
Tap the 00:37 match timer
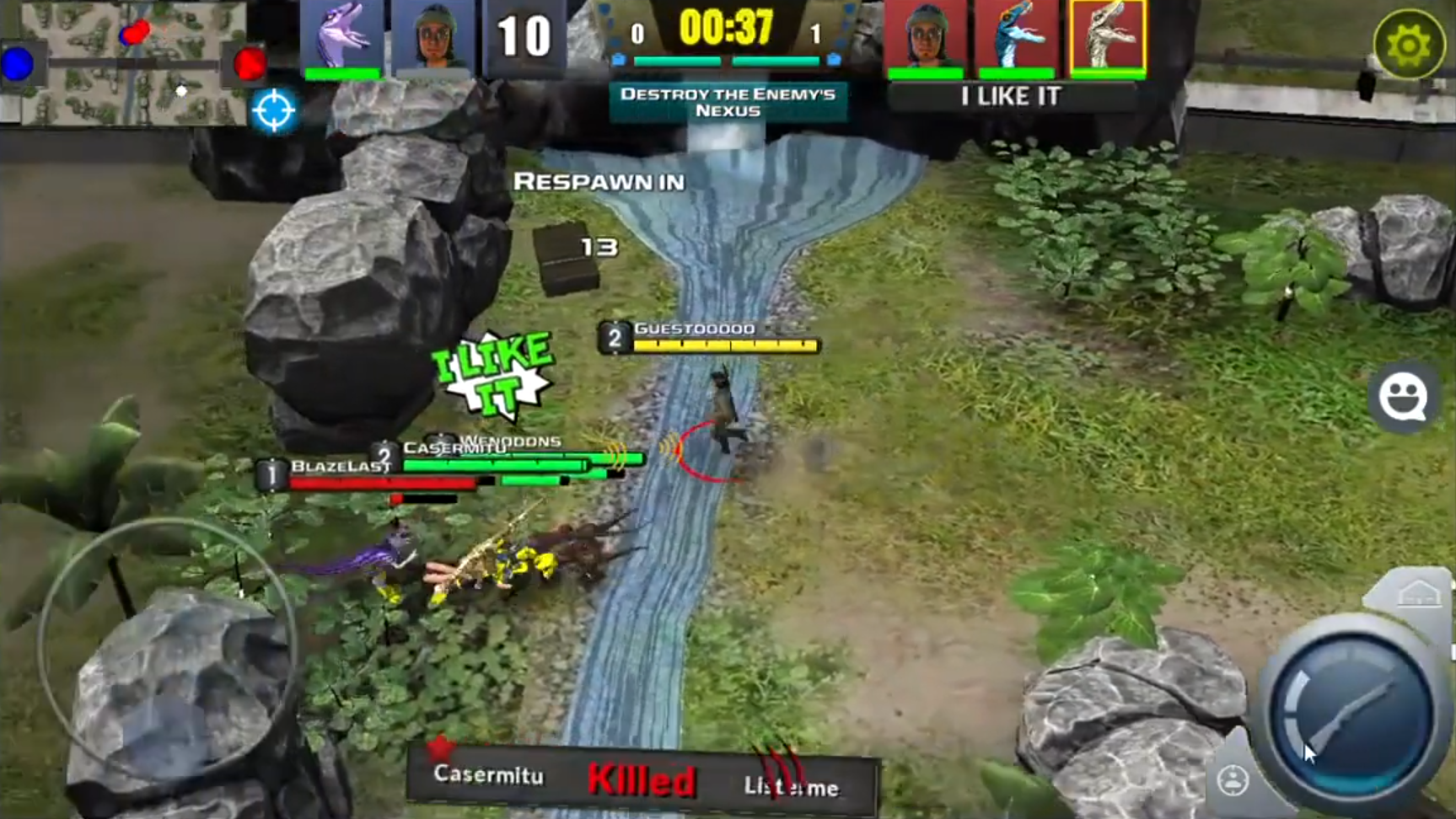coord(726,29)
